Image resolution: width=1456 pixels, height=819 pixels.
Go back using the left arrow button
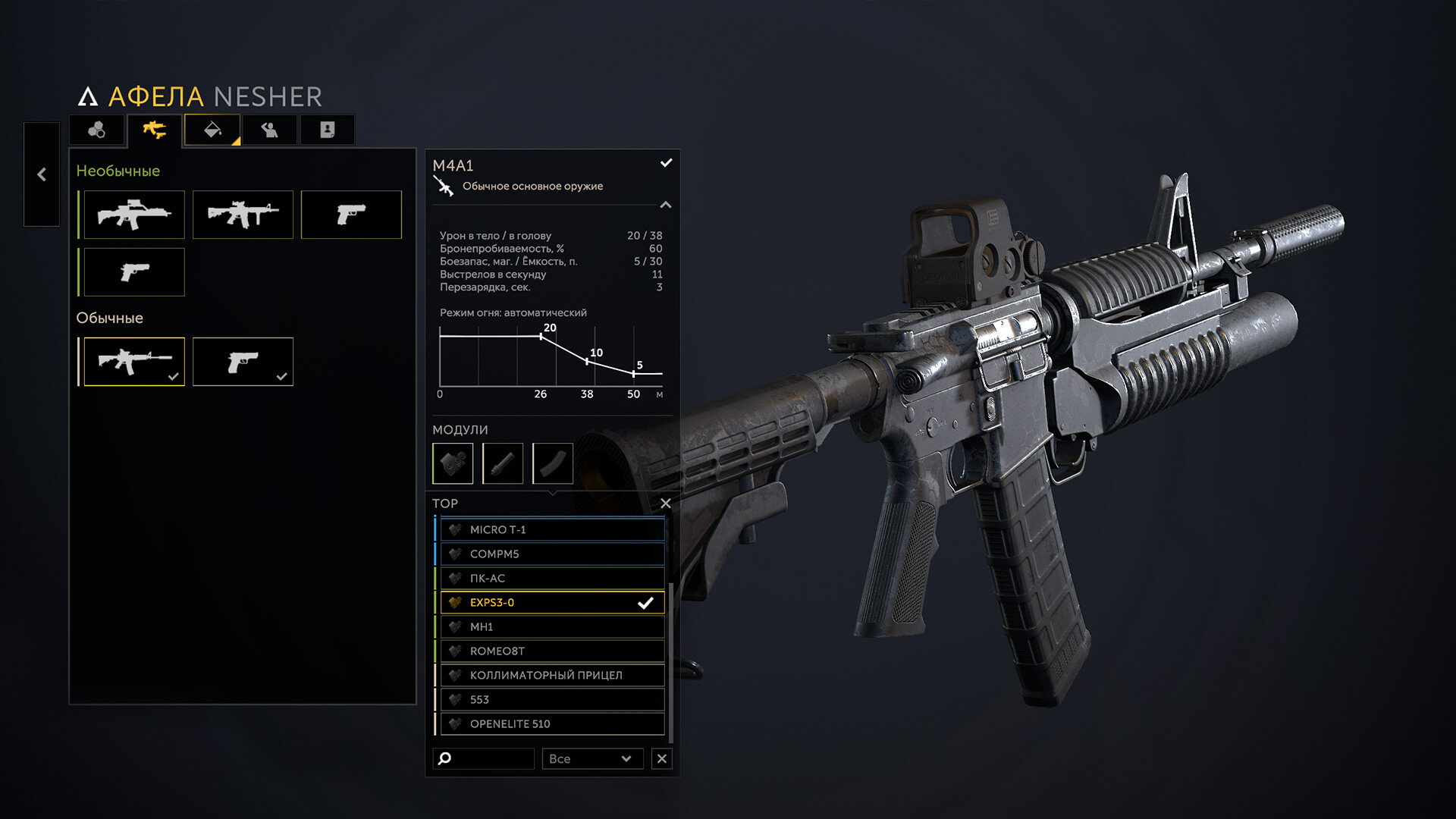pyautogui.click(x=42, y=174)
